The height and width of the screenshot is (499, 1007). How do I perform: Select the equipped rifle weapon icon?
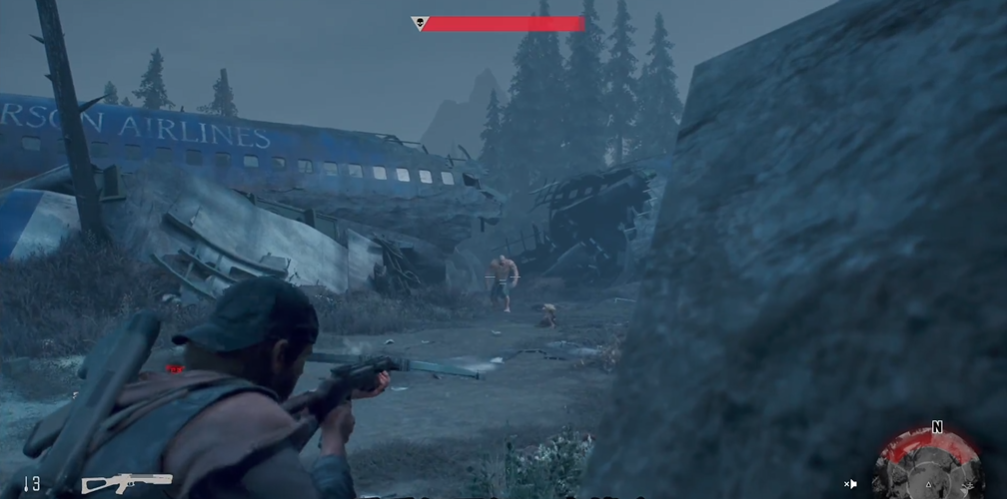126,483
